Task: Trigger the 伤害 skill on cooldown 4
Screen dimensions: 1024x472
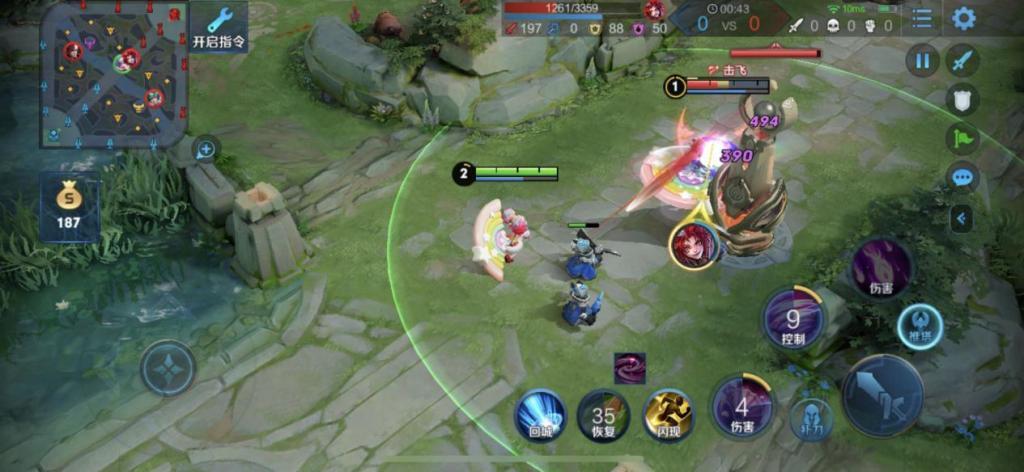Action: coord(742,407)
